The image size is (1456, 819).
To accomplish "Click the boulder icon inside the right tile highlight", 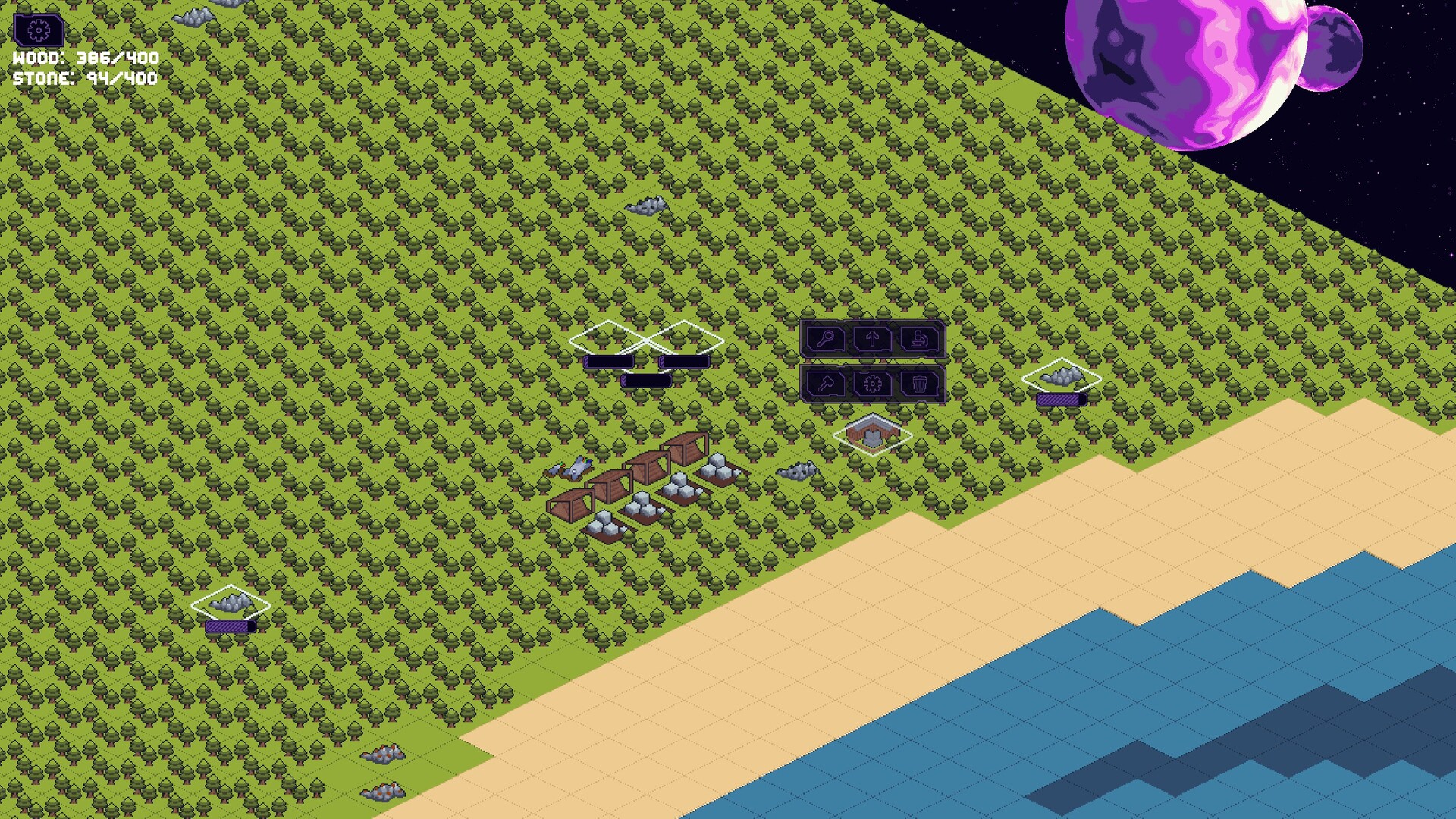I will coord(1062,375).
